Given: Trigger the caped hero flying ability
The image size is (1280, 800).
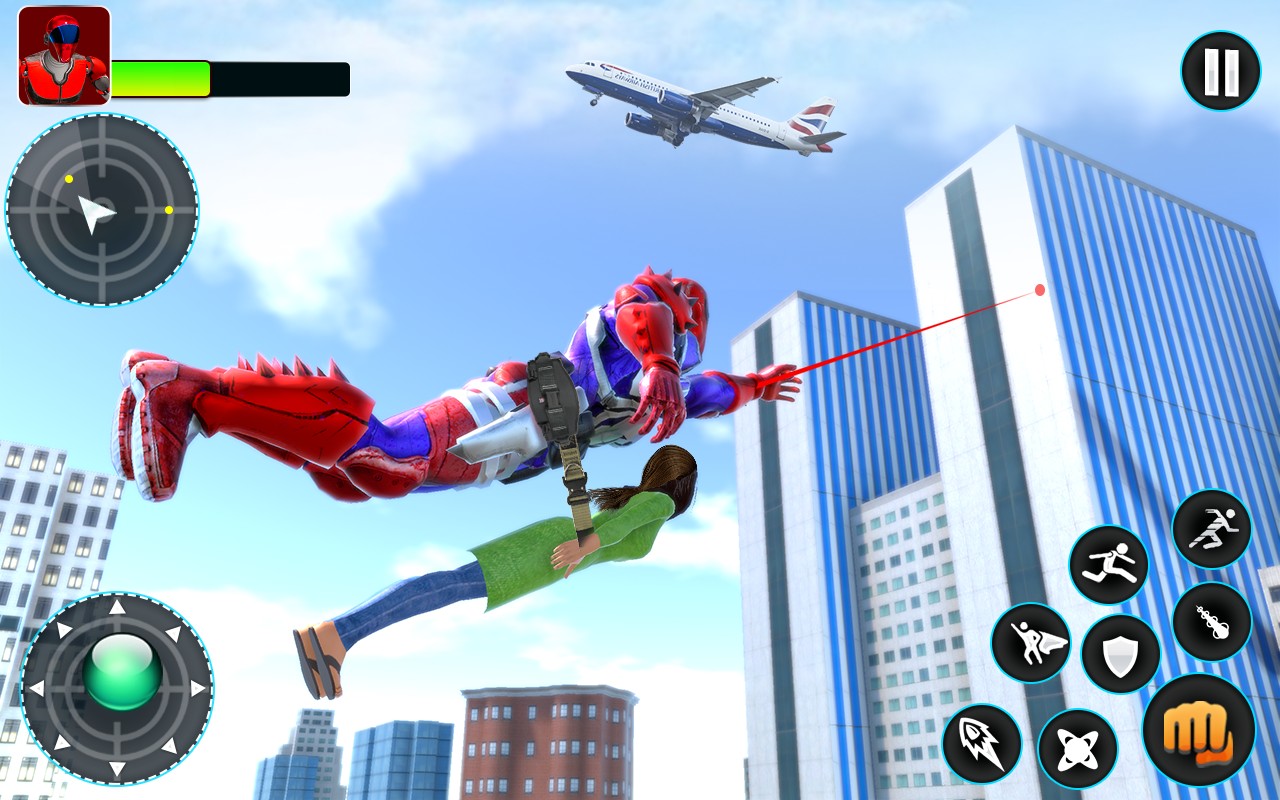Looking at the screenshot, I should tap(1030, 643).
